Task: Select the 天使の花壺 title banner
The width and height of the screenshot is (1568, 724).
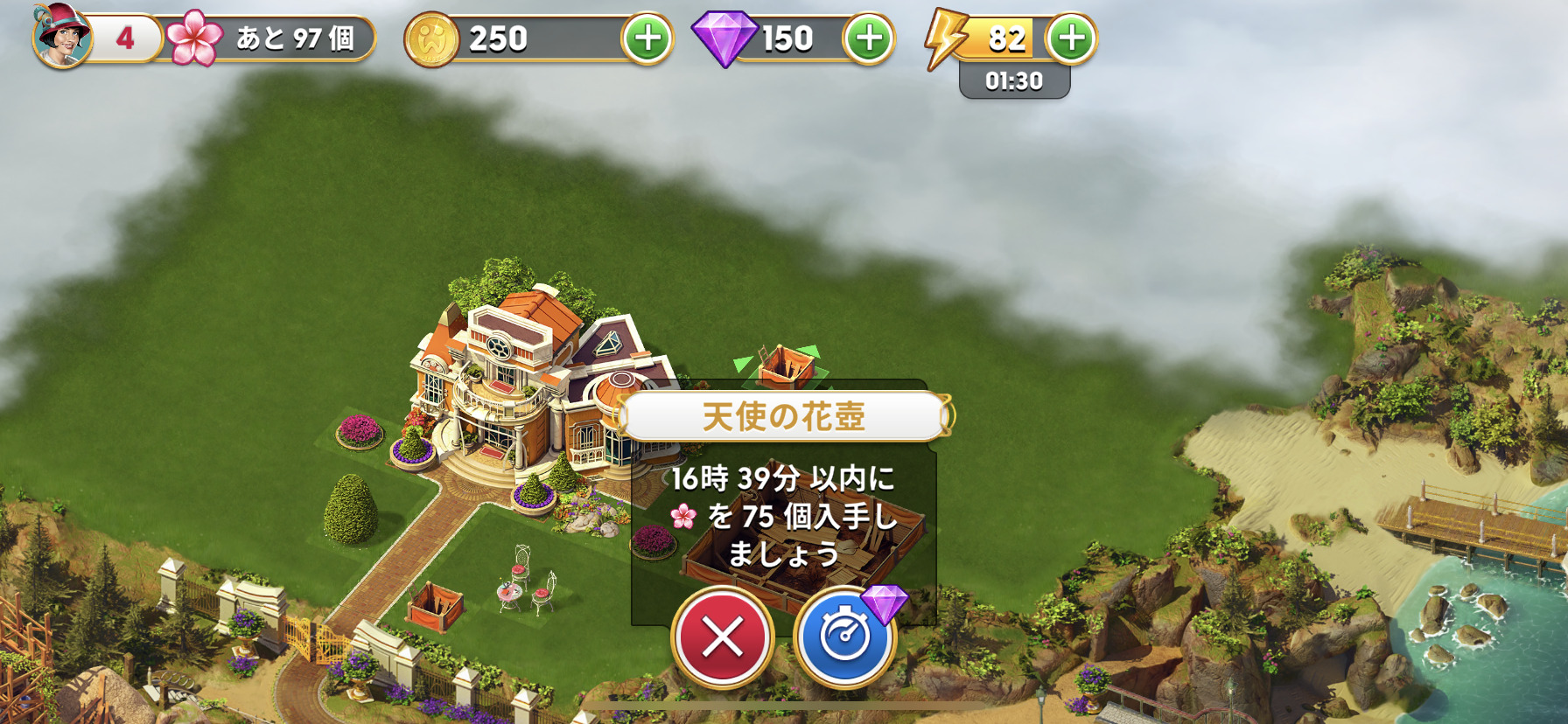Action: click(784, 416)
